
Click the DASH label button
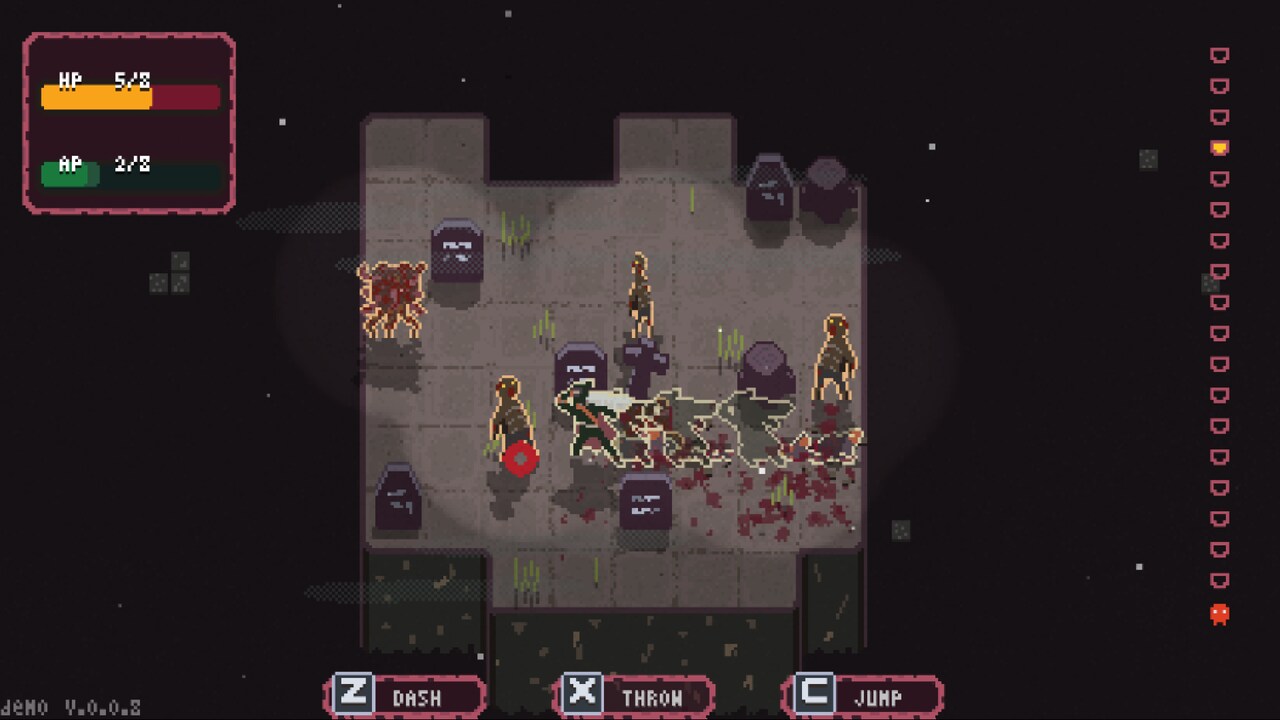[420, 696]
